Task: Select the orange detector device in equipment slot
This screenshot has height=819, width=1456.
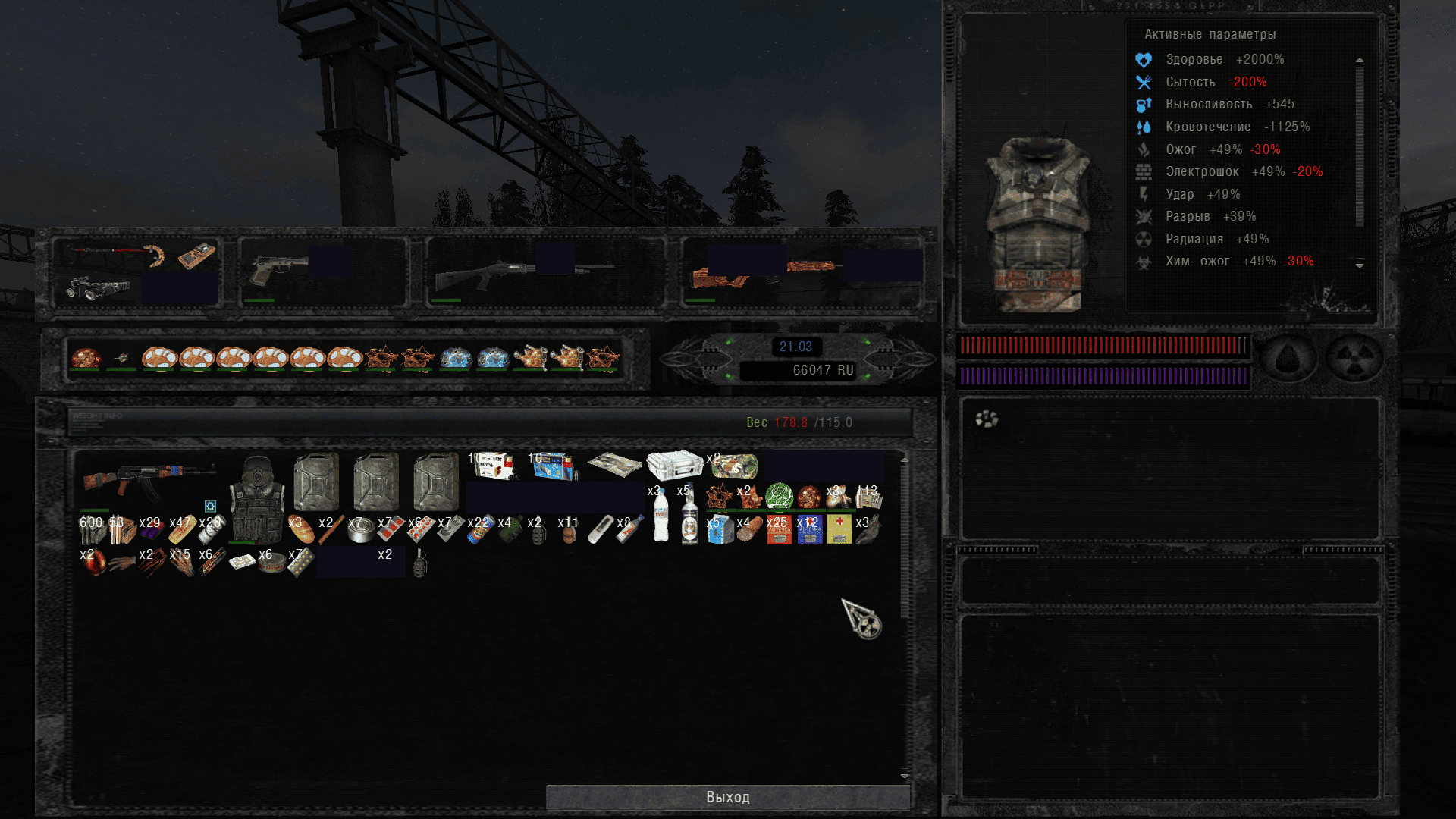Action: tap(196, 256)
